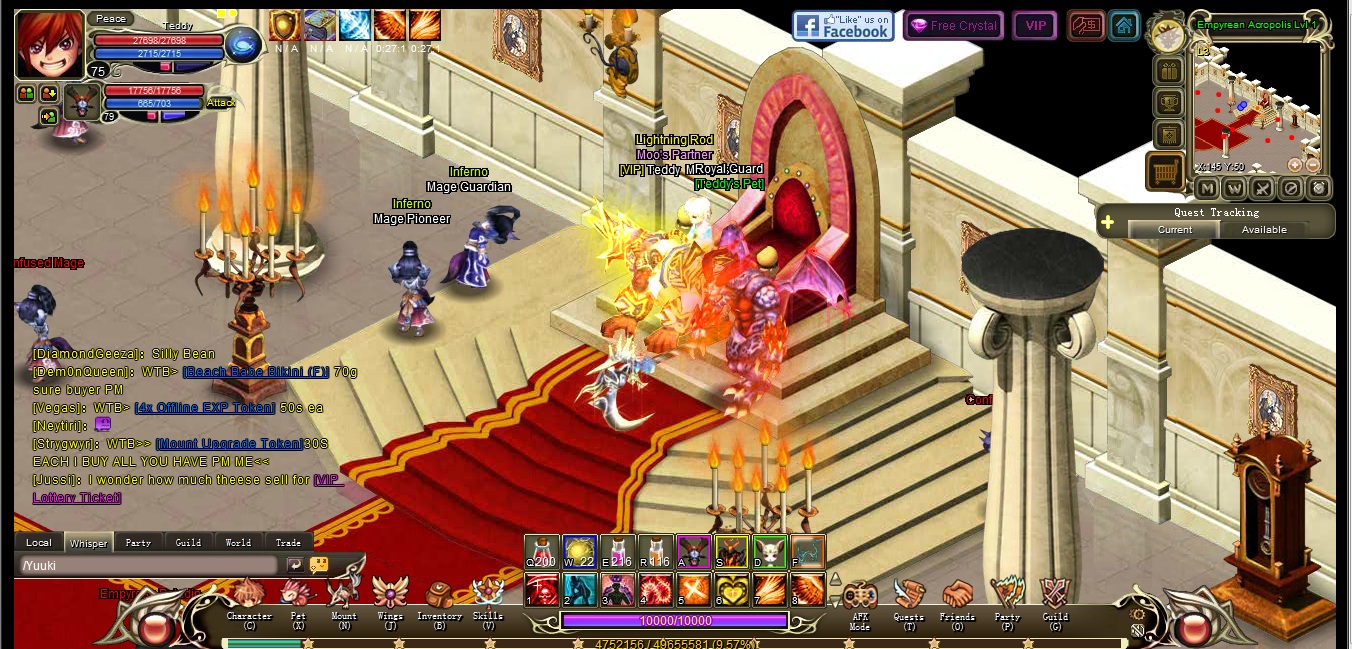Viewport: 1352px width, 649px height.
Task: Open the shopping cart shop button
Action: tap(1165, 172)
